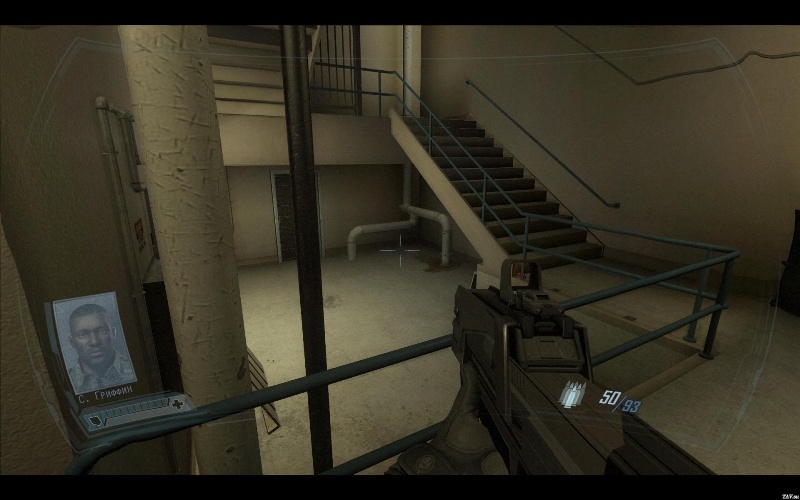This screenshot has width=800, height=500.
Task: Select the bullets ammo type icon
Action: tap(574, 395)
